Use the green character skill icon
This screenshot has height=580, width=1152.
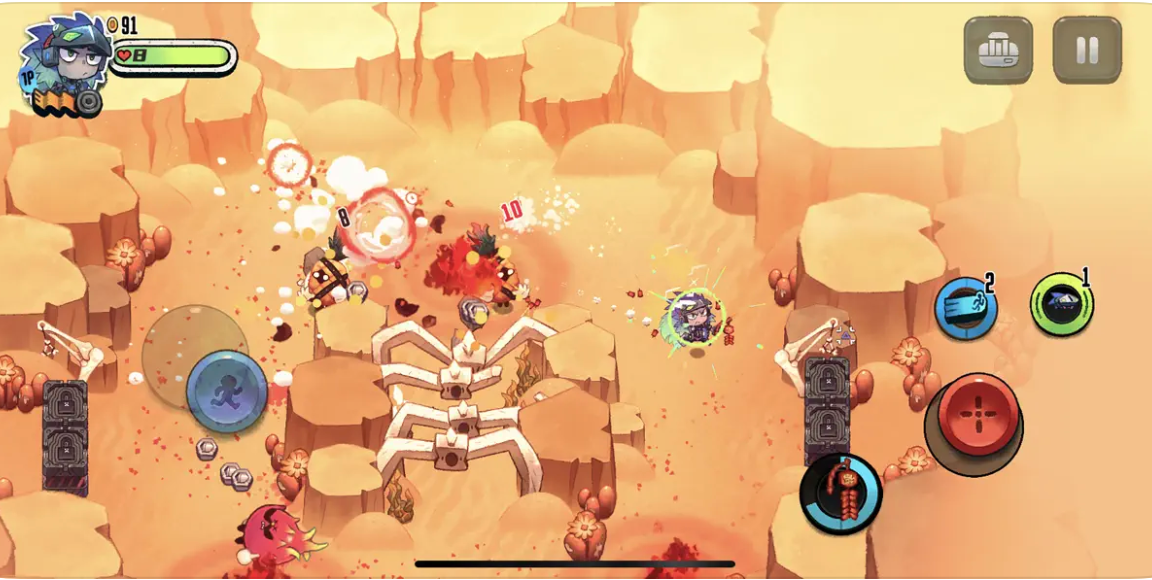(x=1061, y=303)
